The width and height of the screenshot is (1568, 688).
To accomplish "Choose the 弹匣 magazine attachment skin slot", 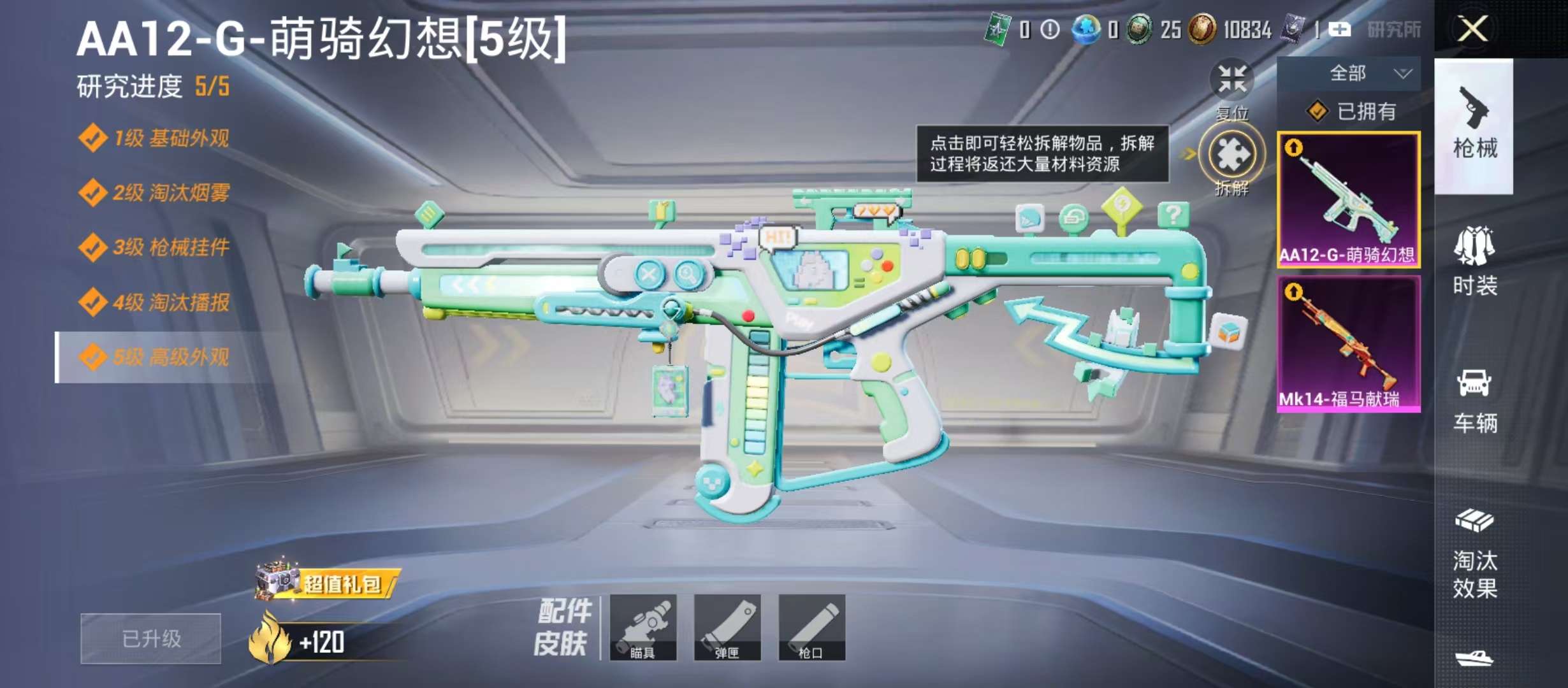I will (x=727, y=627).
